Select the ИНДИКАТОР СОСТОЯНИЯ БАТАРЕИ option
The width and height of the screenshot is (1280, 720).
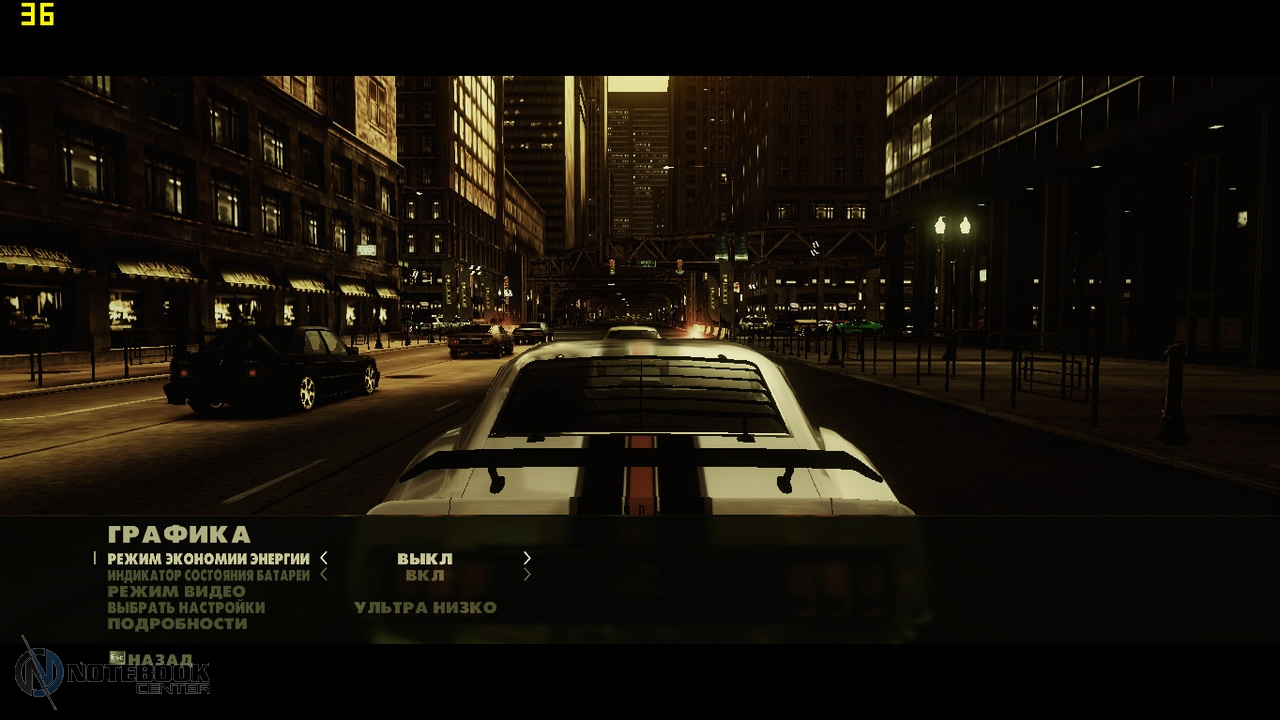click(208, 575)
